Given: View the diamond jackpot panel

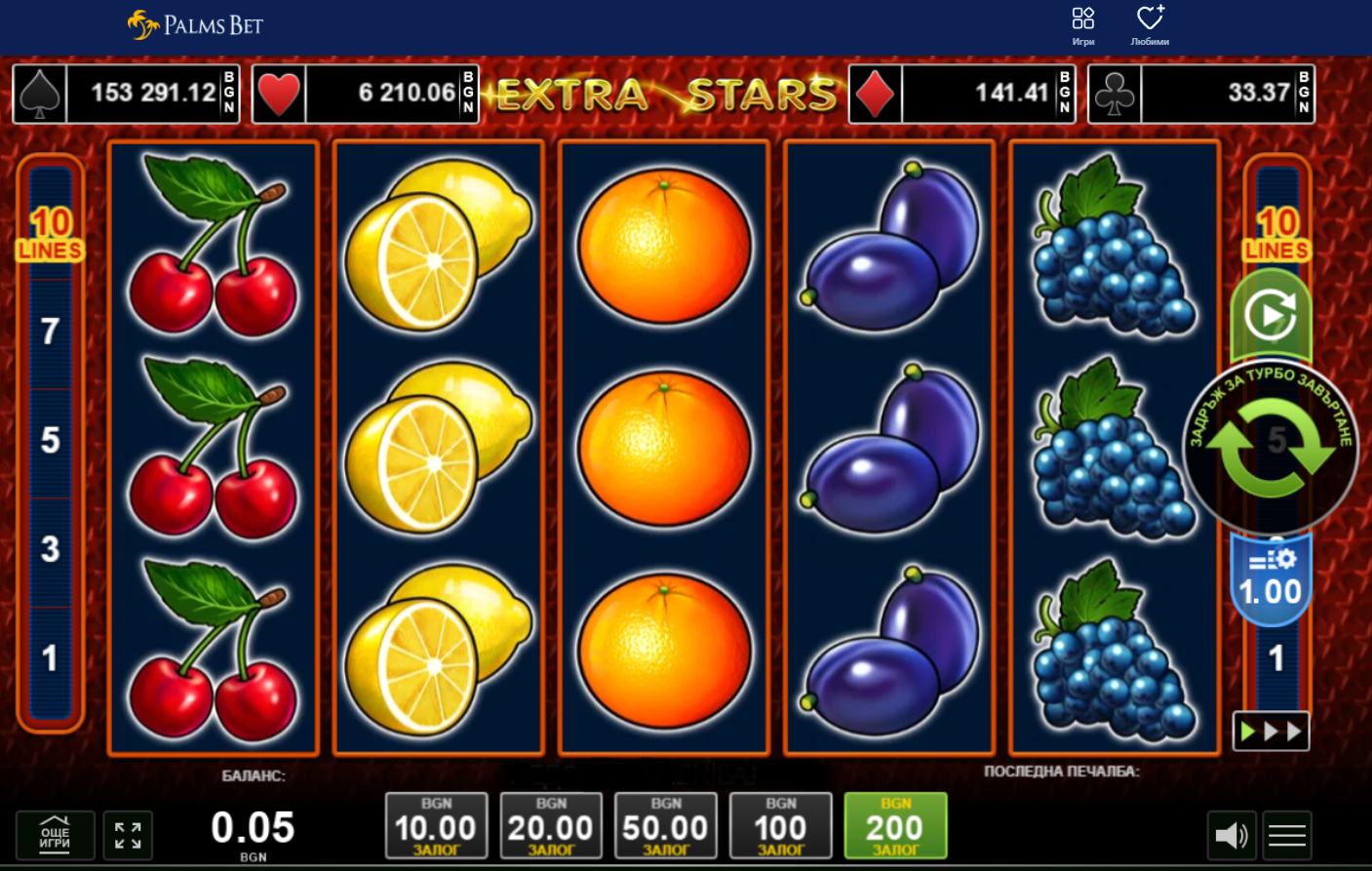Looking at the screenshot, I should coord(961,94).
